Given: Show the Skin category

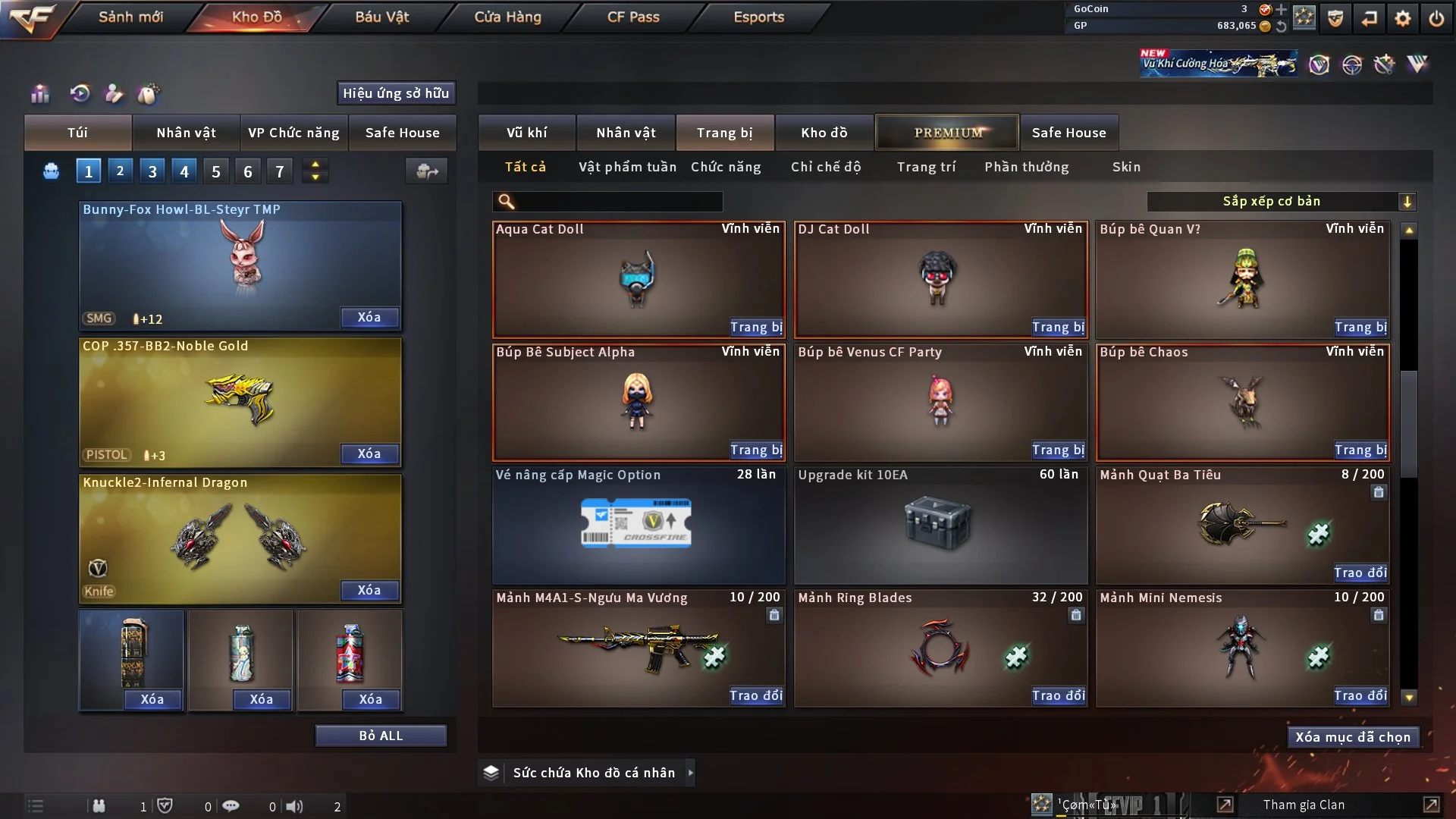Looking at the screenshot, I should tap(1126, 167).
